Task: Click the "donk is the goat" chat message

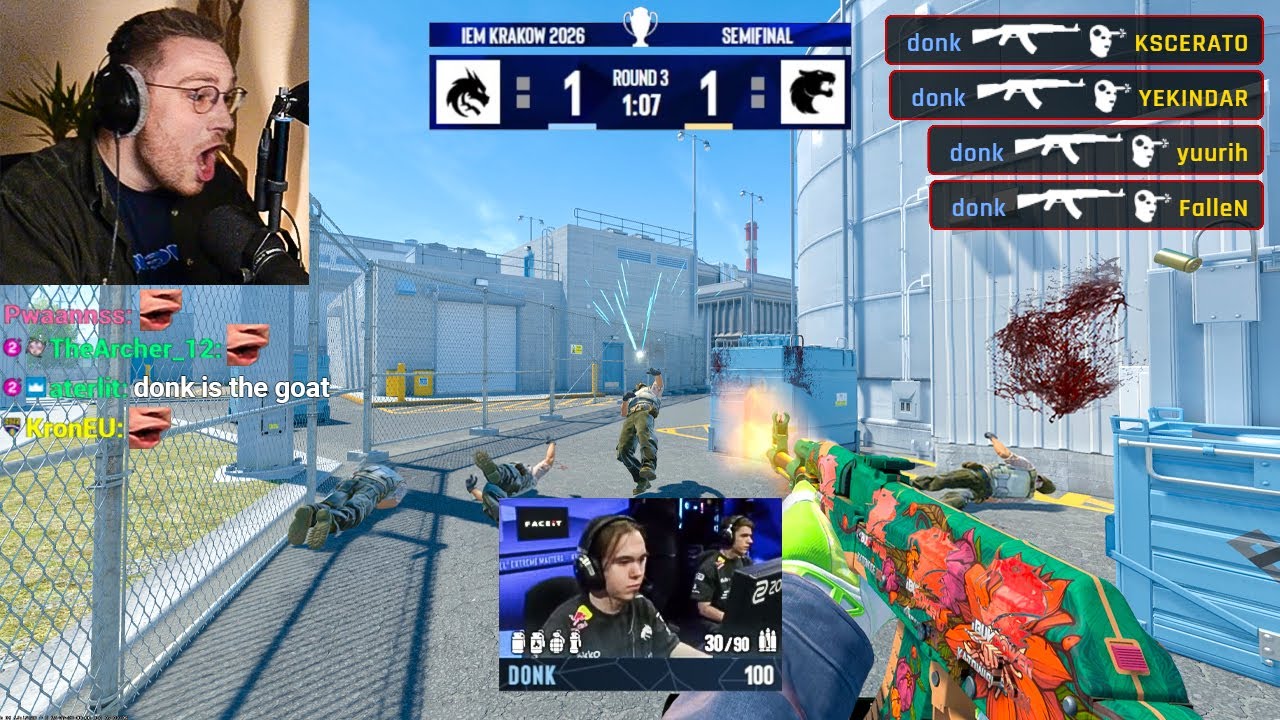Action: point(231,387)
